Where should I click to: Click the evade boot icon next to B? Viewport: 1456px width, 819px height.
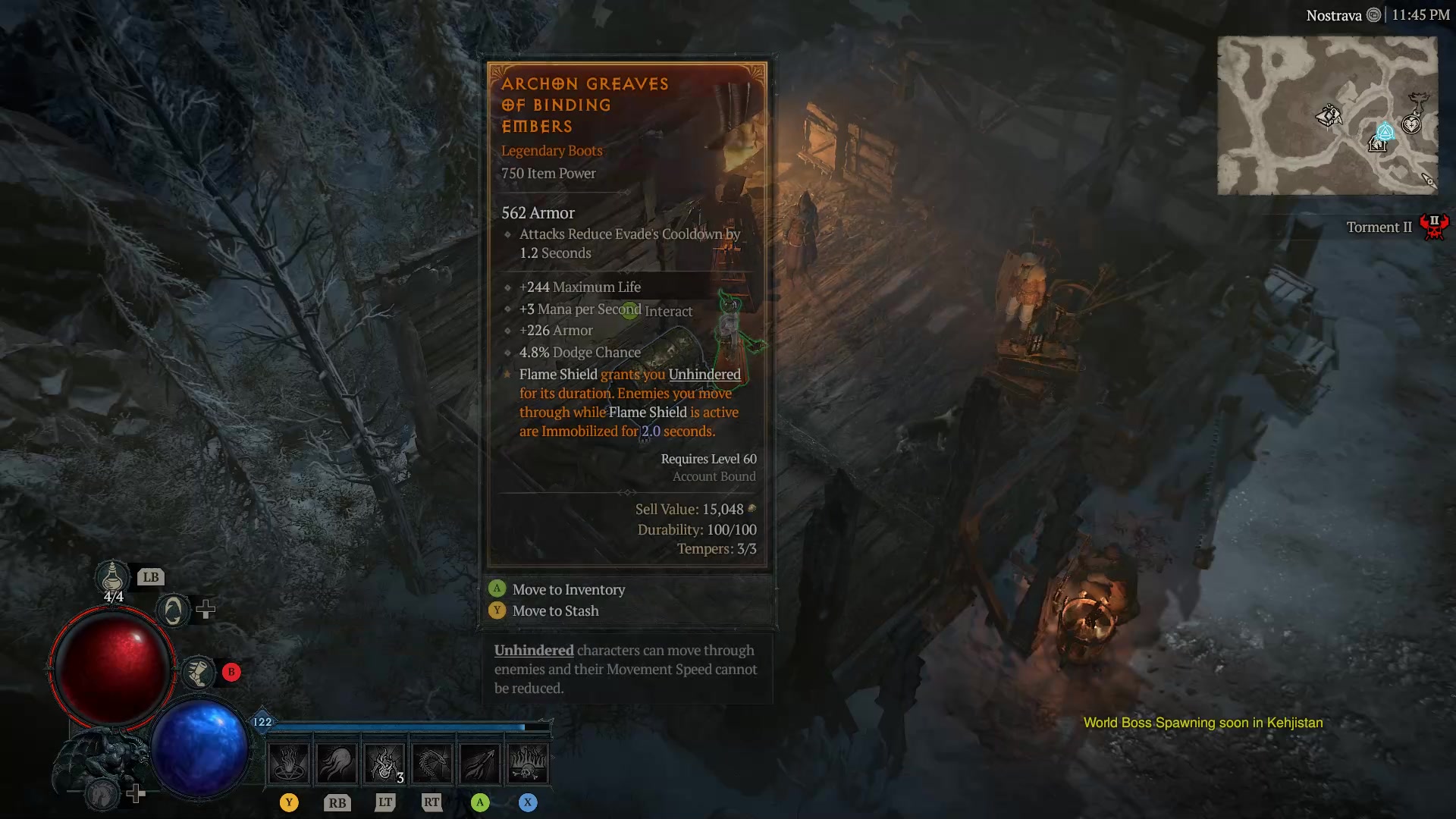click(198, 672)
